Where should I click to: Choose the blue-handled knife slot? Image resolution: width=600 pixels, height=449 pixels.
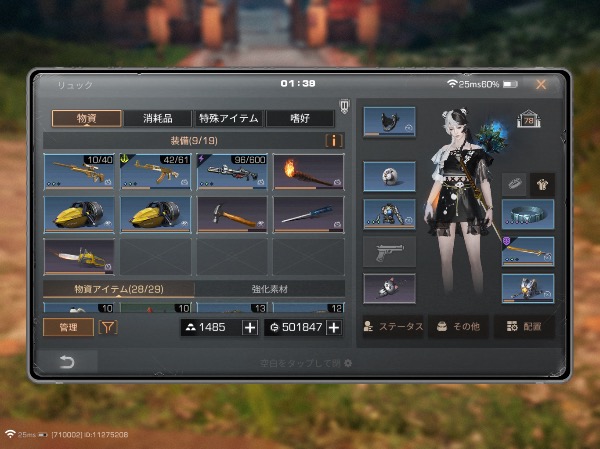tap(308, 213)
